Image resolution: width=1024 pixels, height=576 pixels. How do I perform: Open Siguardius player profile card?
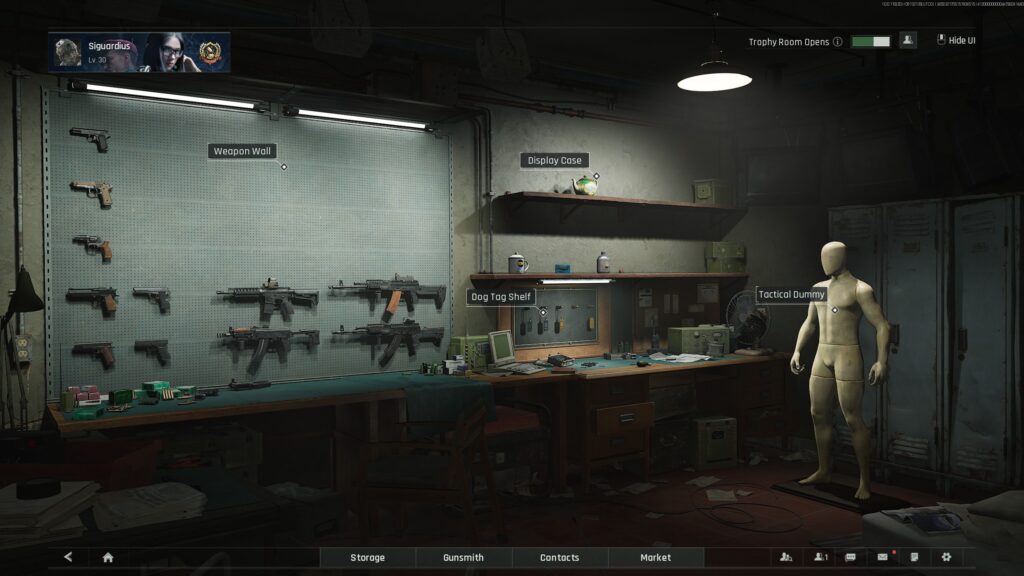[139, 52]
